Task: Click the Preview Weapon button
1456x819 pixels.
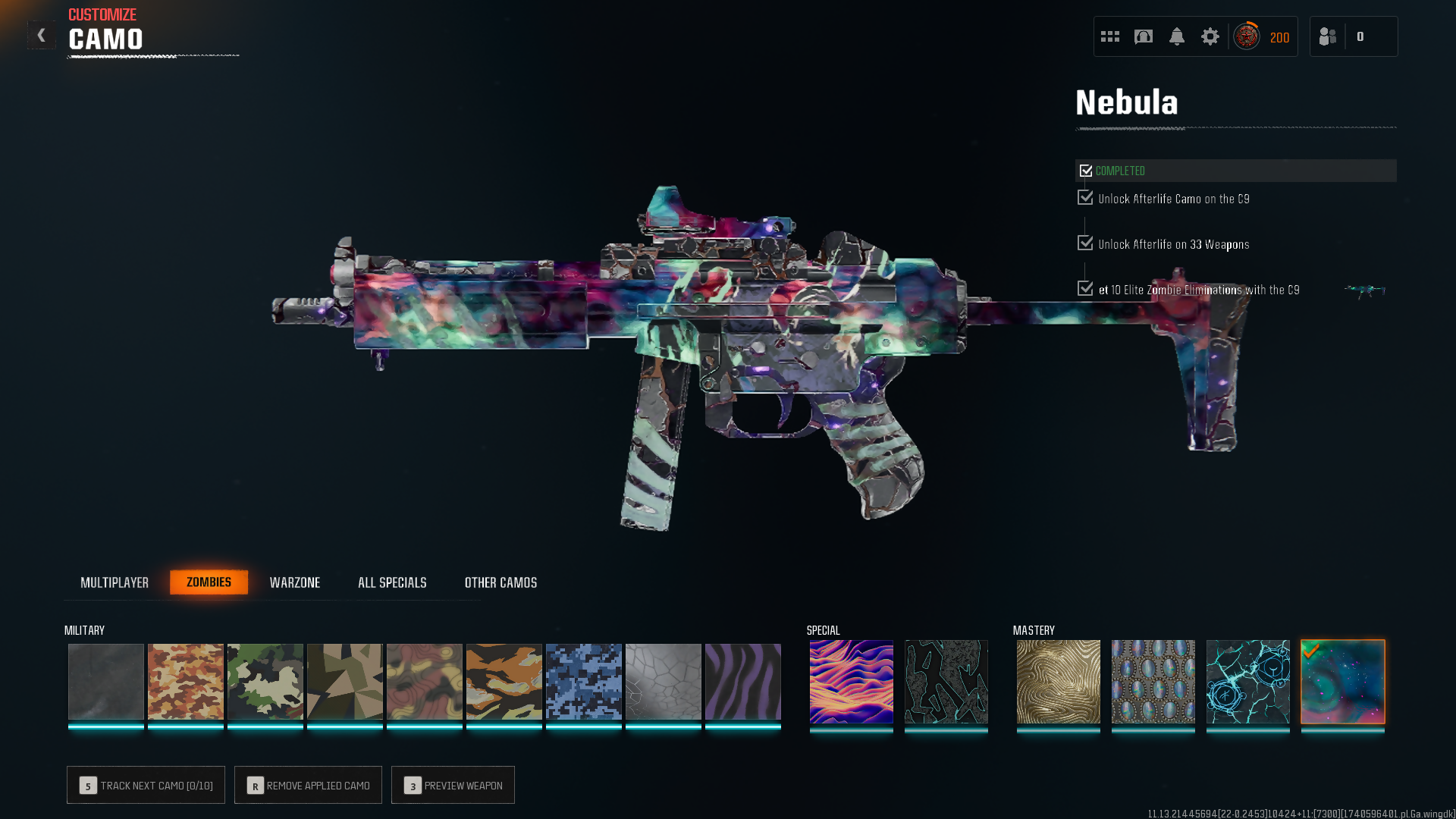Action: coord(453,785)
